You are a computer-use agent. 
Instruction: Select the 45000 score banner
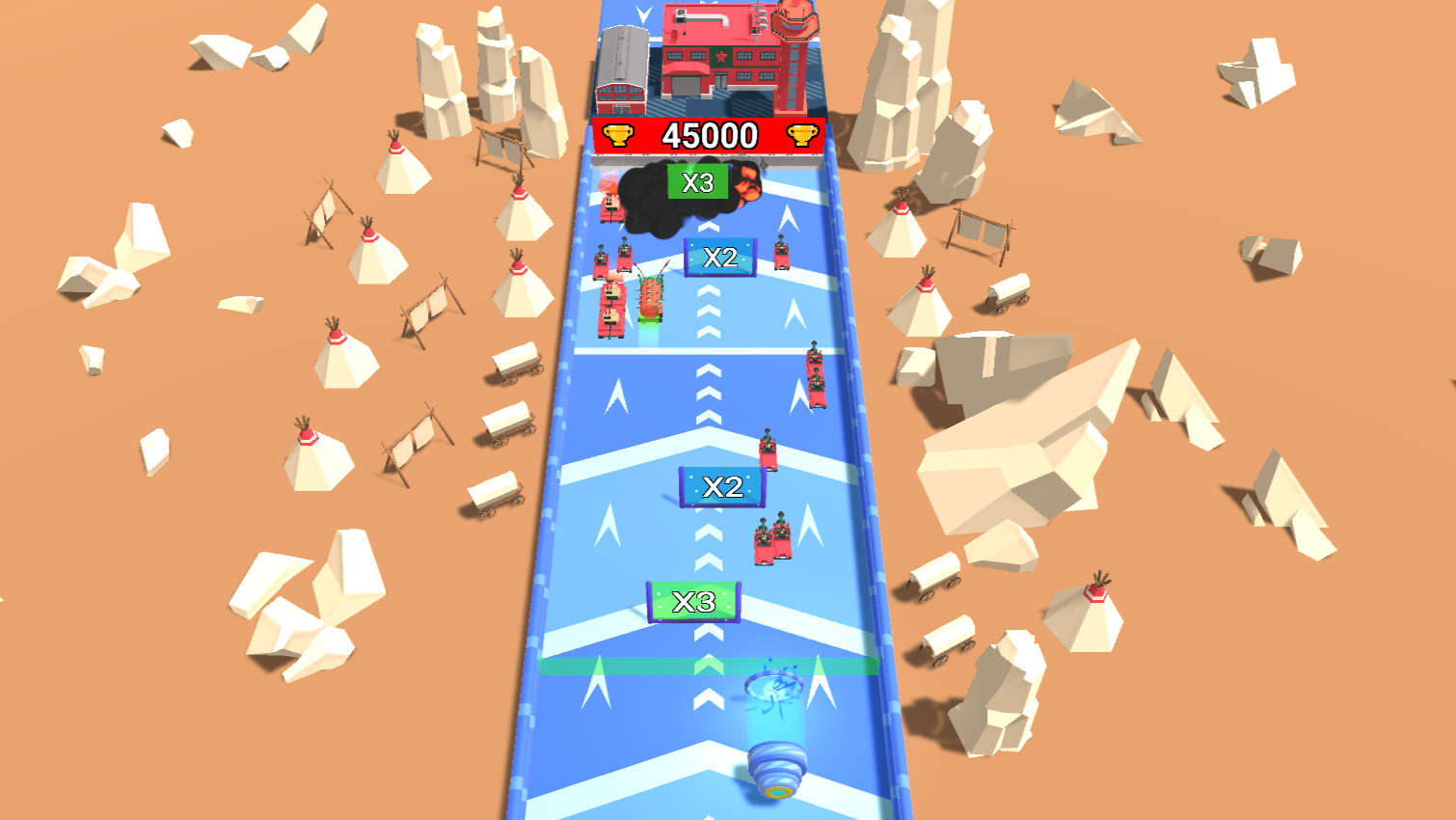[710, 135]
